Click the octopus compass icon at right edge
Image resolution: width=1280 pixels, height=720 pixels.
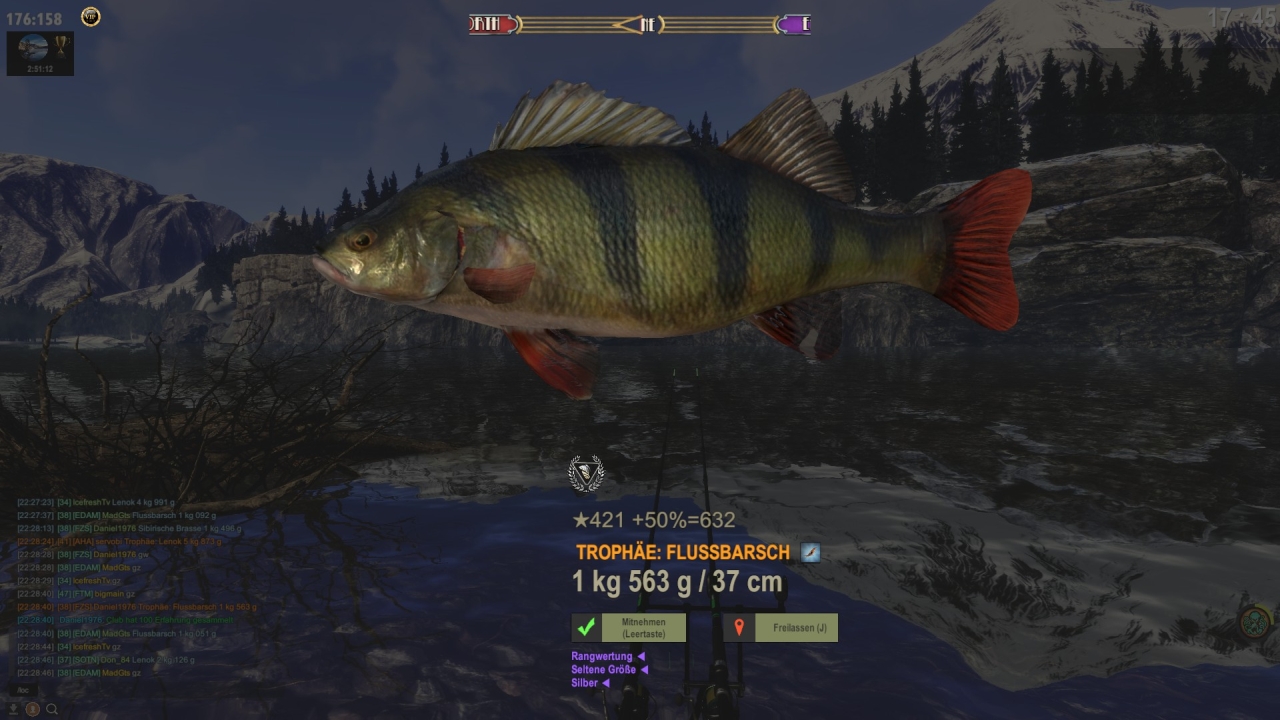[1254, 623]
